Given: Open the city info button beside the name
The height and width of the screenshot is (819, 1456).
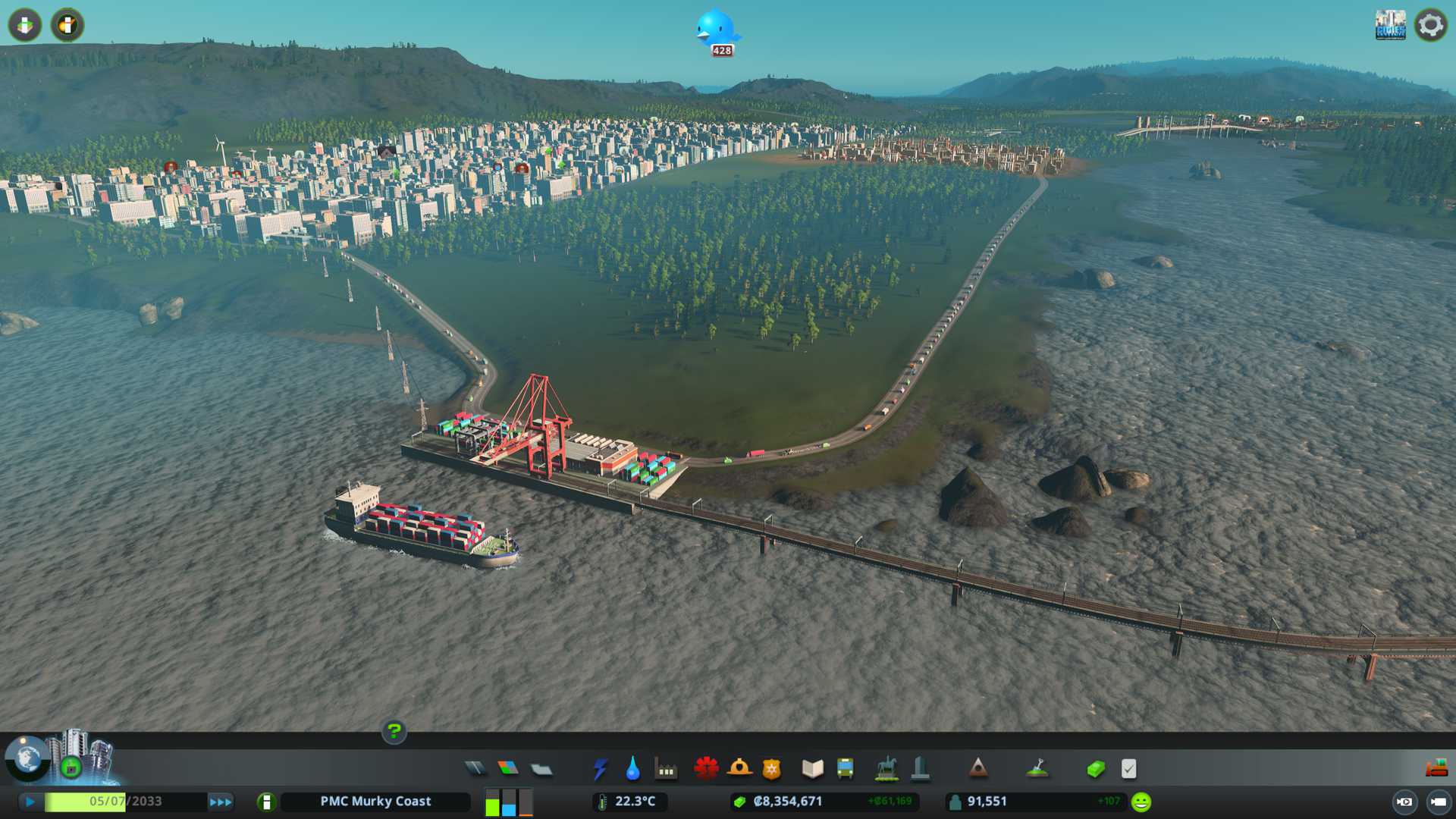Looking at the screenshot, I should click(266, 802).
